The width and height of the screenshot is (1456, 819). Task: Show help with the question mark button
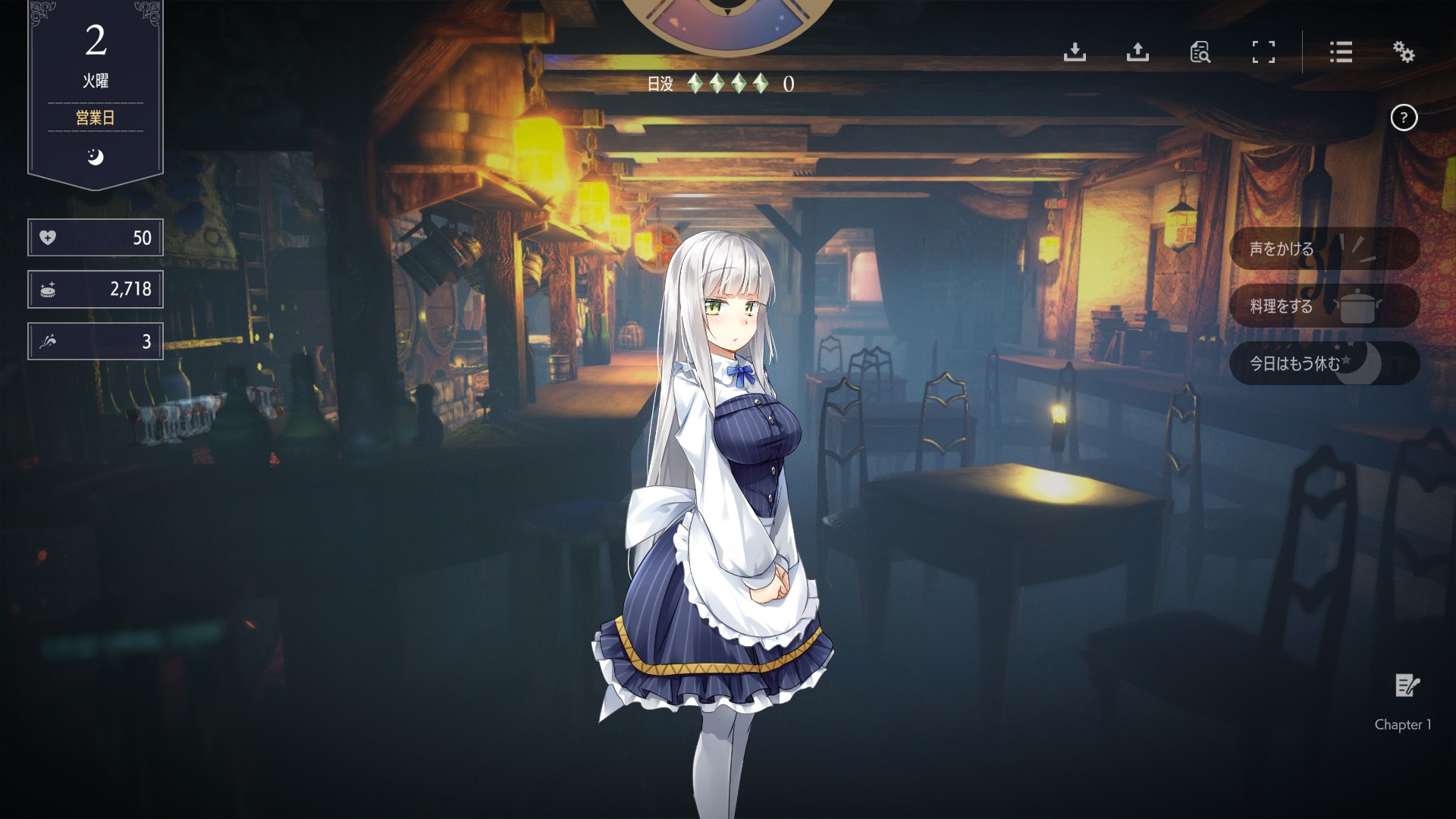pyautogui.click(x=1404, y=118)
